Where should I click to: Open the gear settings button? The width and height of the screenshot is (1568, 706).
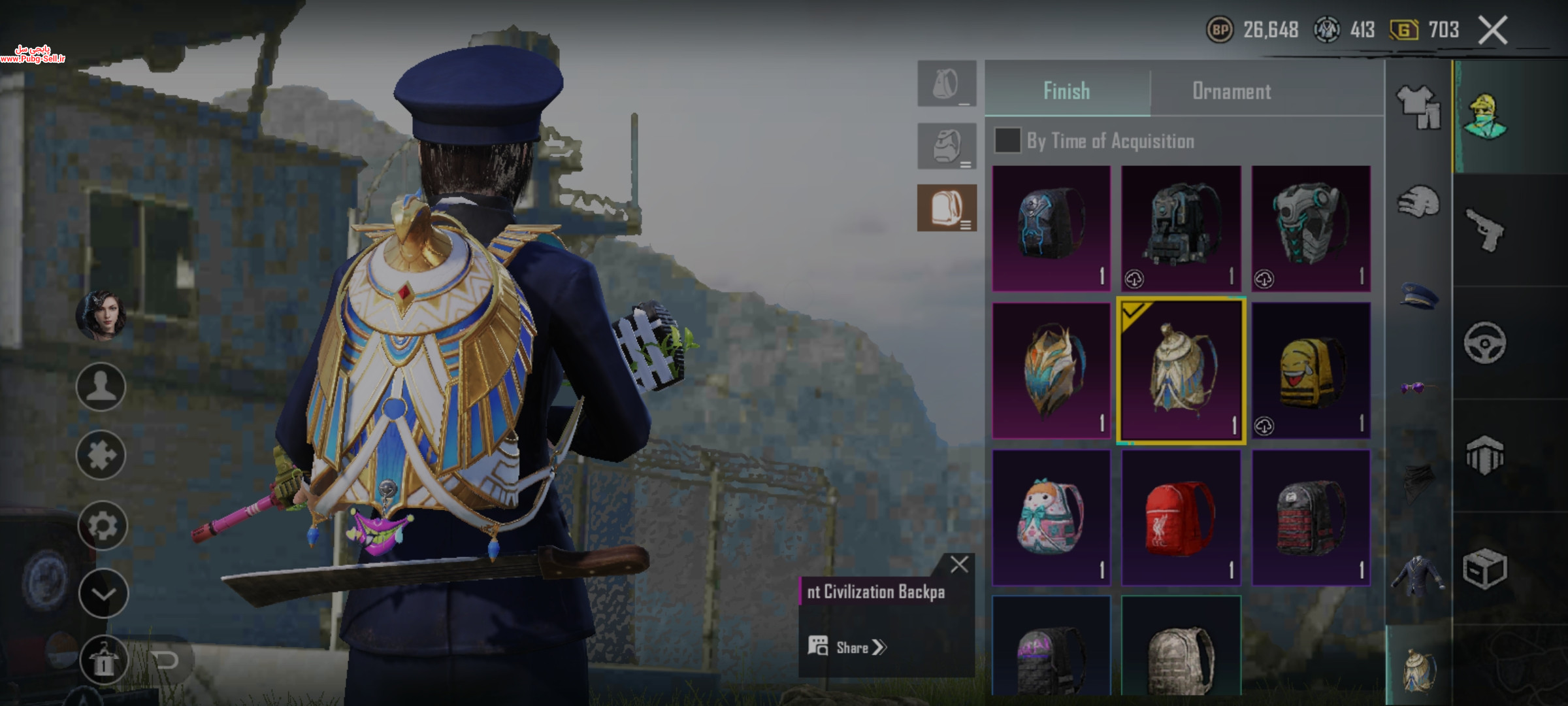102,525
